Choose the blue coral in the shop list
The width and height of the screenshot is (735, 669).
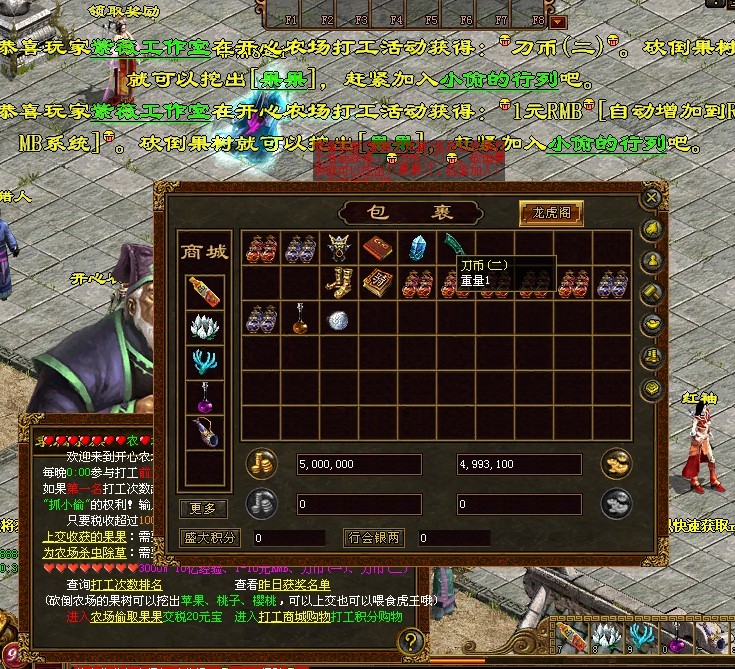(x=204, y=362)
